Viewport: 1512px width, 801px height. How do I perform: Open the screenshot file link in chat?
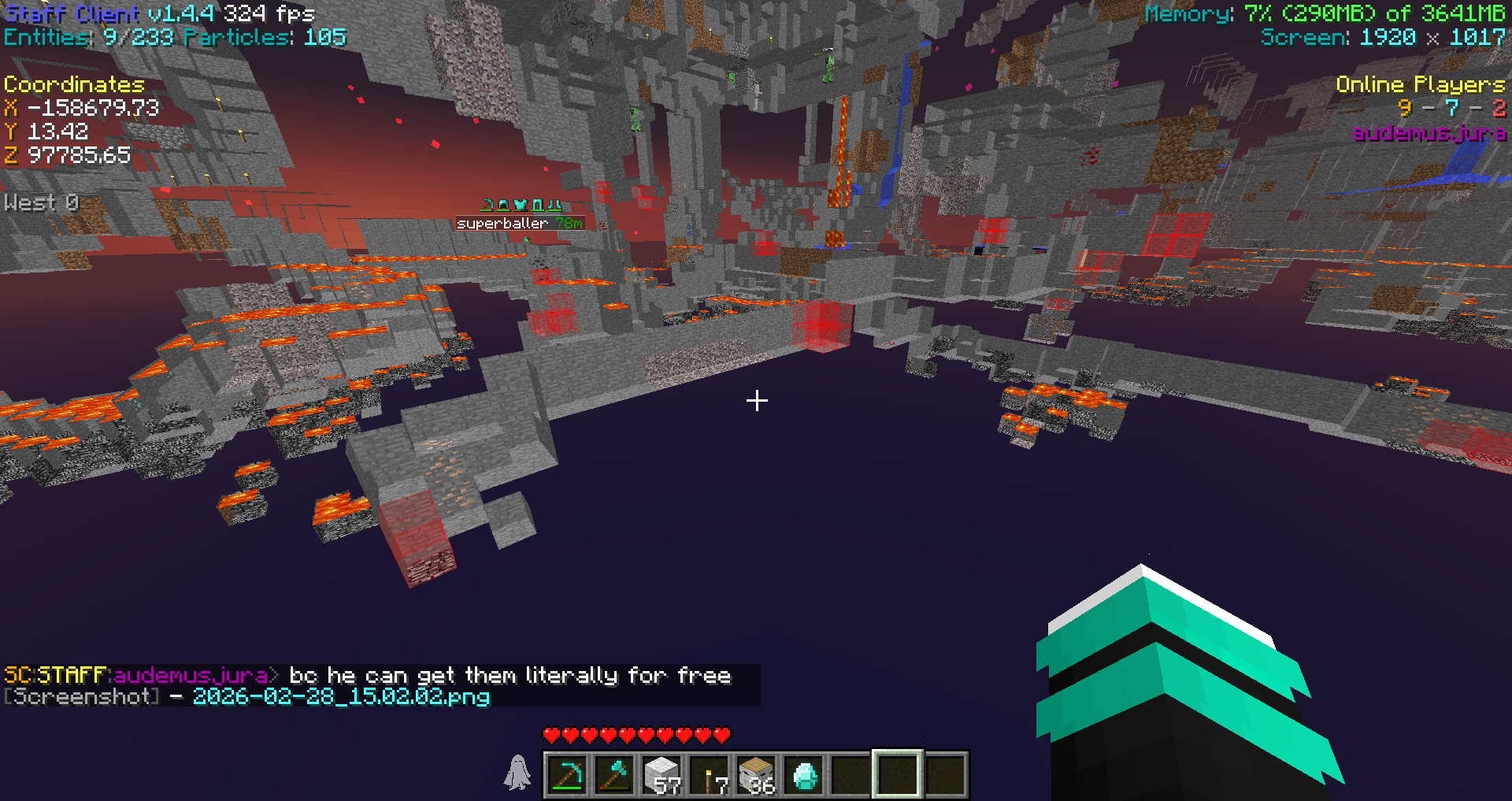pyautogui.click(x=341, y=697)
